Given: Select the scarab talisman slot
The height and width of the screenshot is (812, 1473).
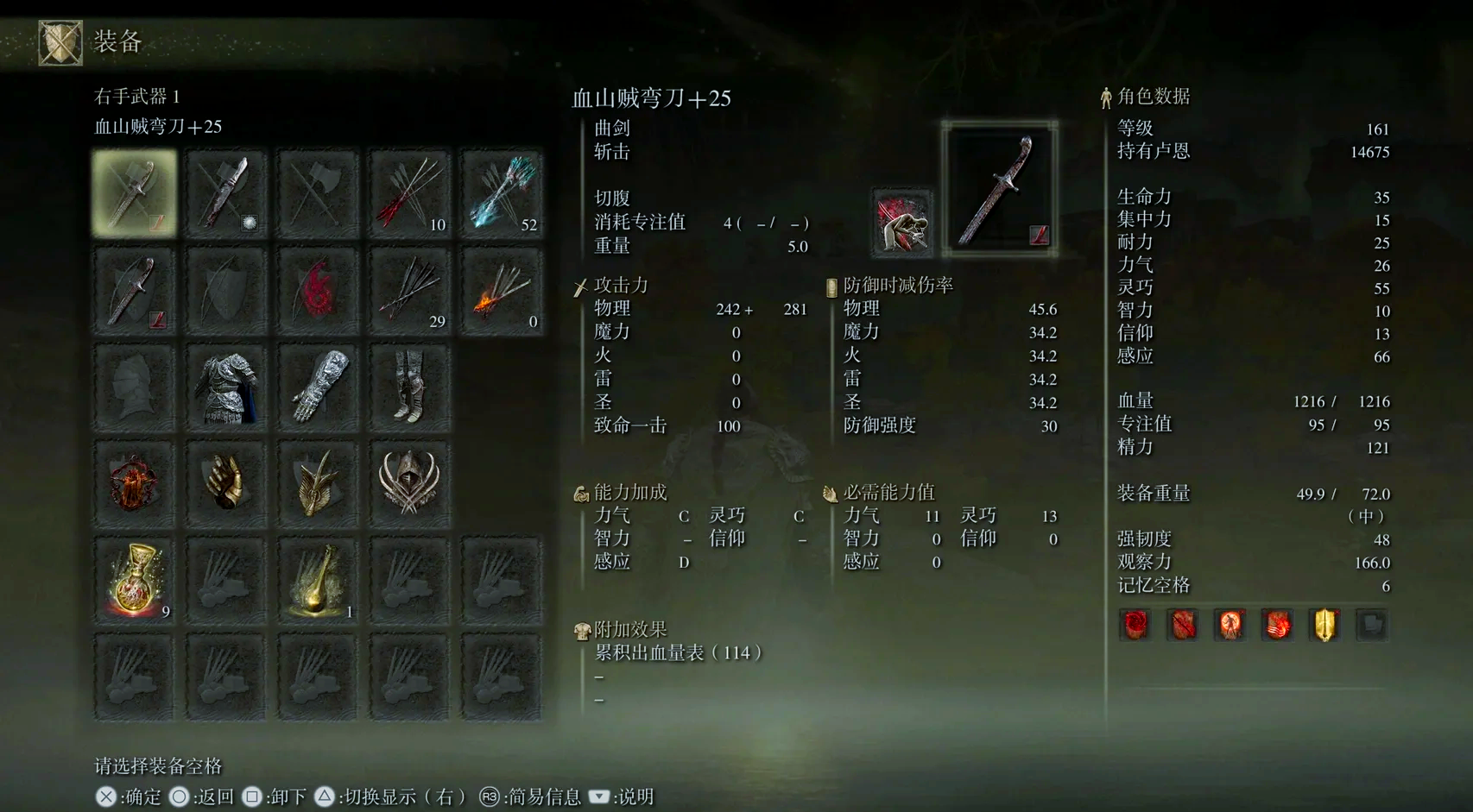Looking at the screenshot, I should pos(135,483).
